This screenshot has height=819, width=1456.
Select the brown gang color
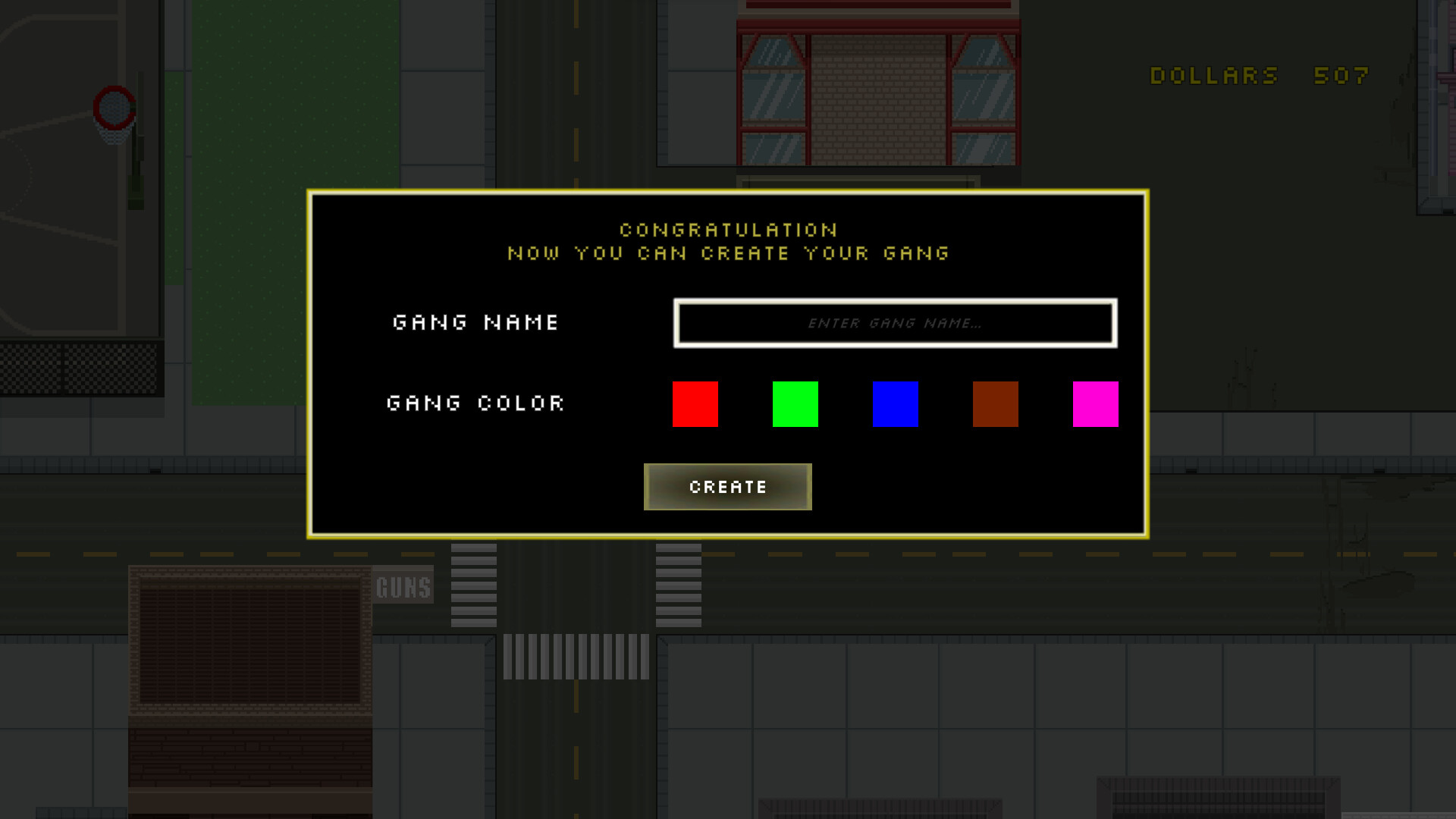(996, 403)
